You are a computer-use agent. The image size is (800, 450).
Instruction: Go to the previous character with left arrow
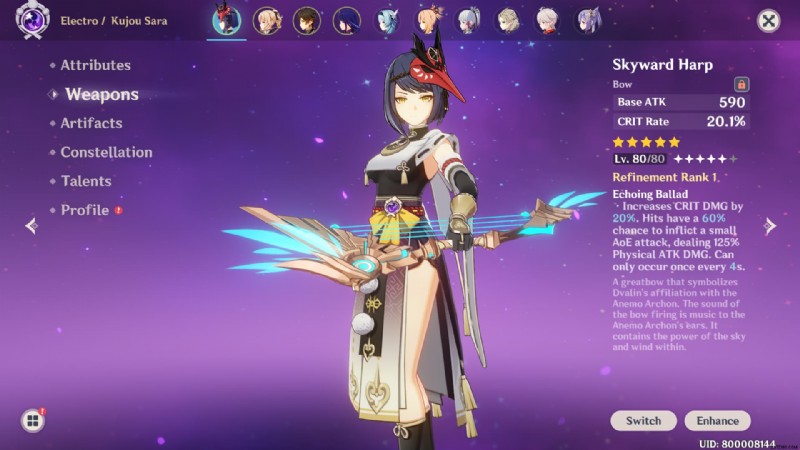[31, 226]
